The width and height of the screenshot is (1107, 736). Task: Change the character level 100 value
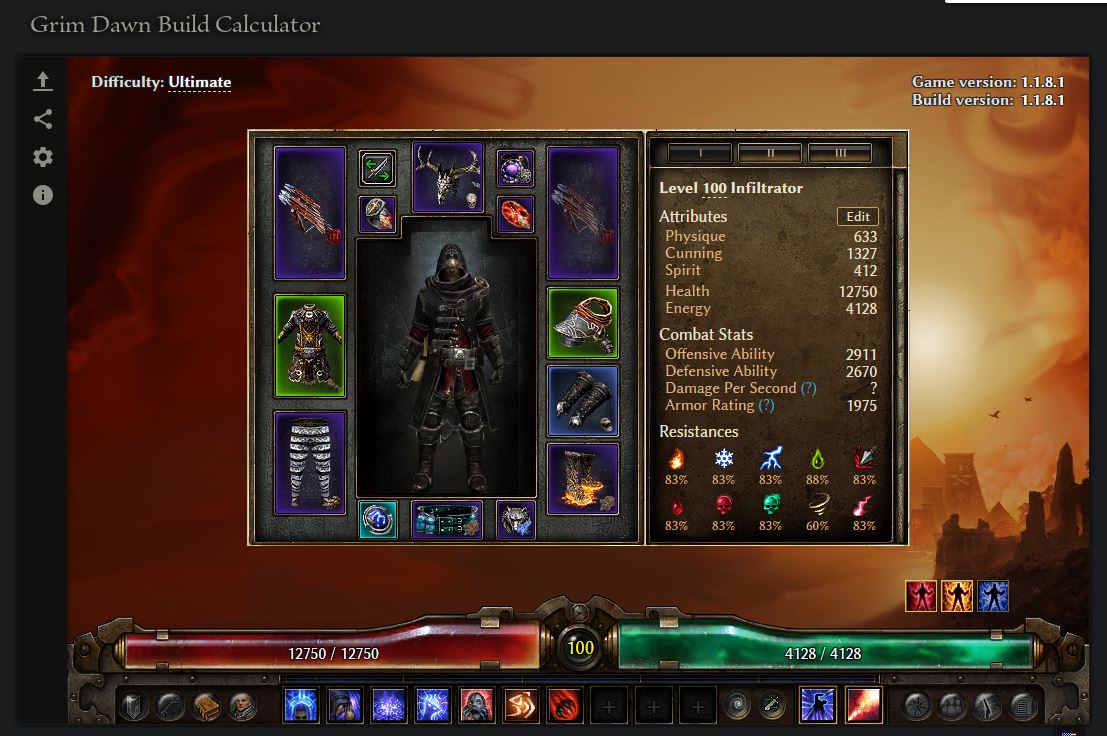[714, 188]
